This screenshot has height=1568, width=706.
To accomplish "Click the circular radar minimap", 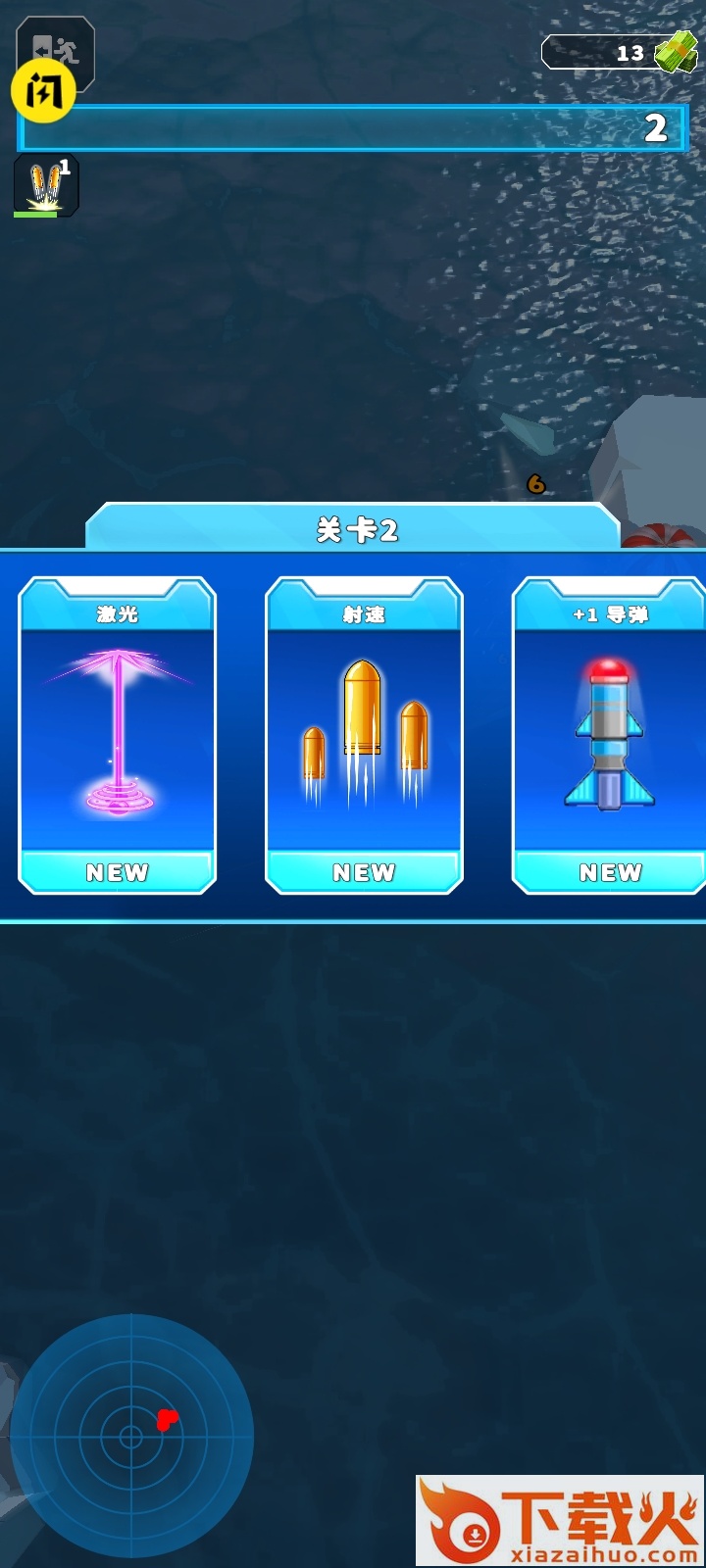I will [x=131, y=1436].
